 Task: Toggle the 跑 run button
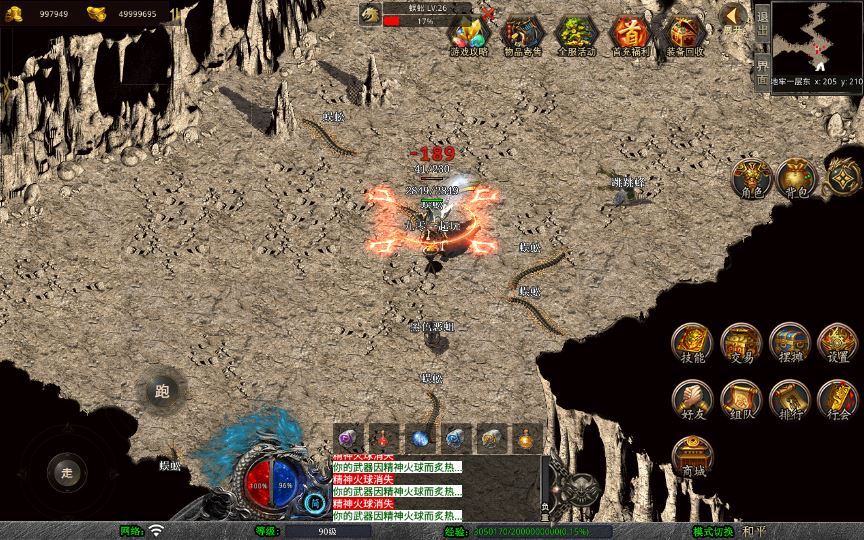[x=162, y=392]
